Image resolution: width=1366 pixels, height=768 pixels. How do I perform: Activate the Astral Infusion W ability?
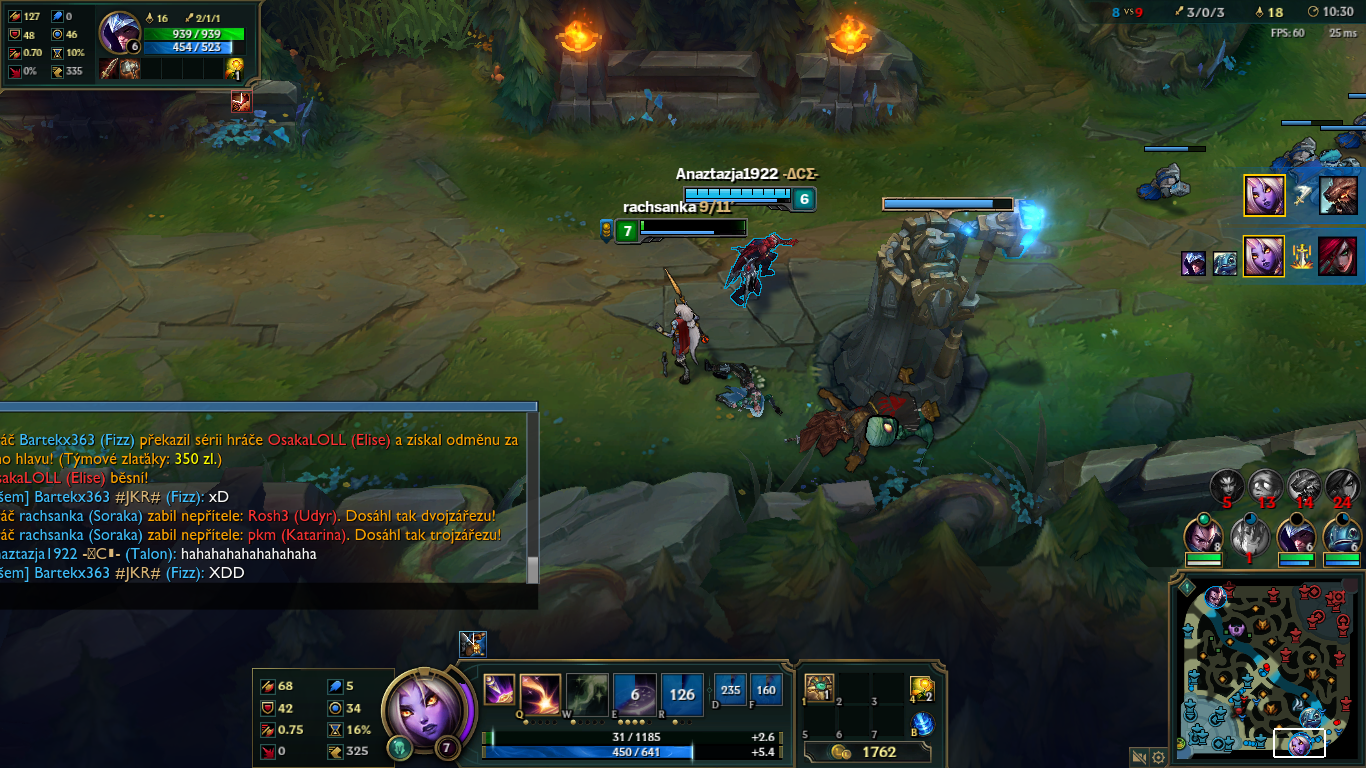click(587, 692)
